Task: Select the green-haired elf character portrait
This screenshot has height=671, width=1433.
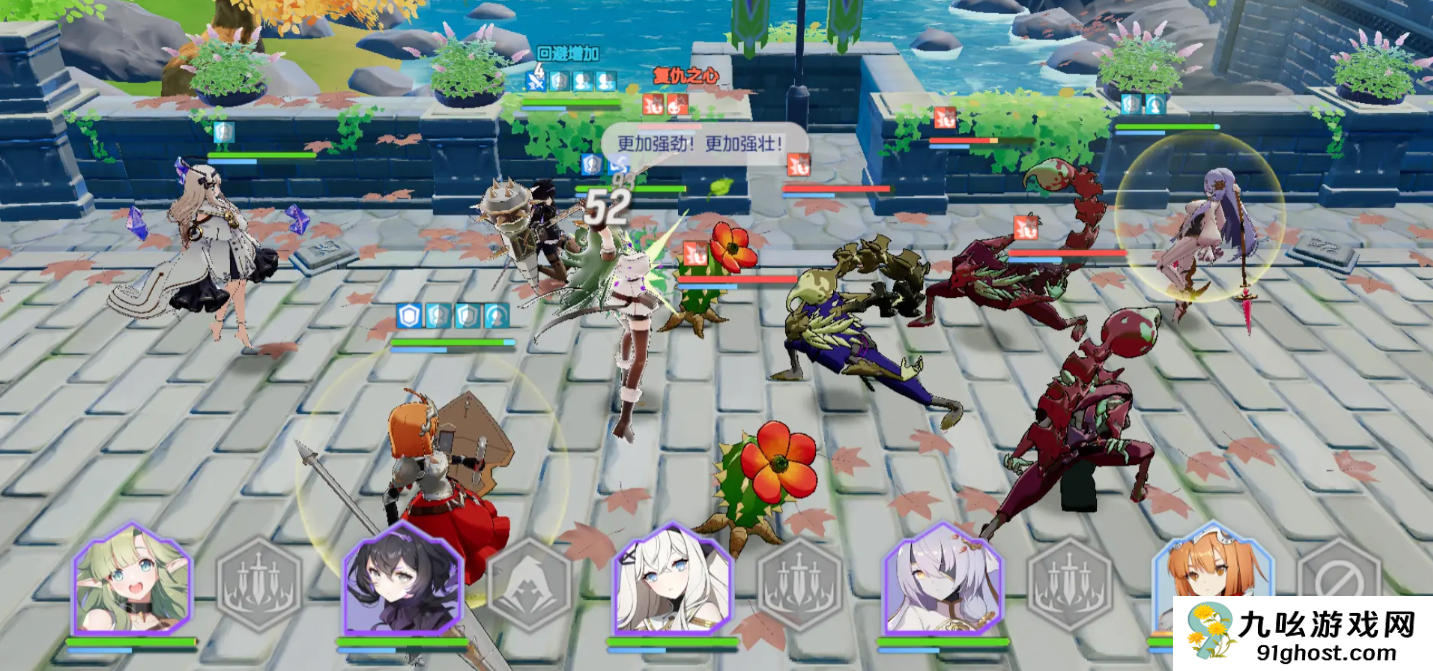Action: [132, 580]
